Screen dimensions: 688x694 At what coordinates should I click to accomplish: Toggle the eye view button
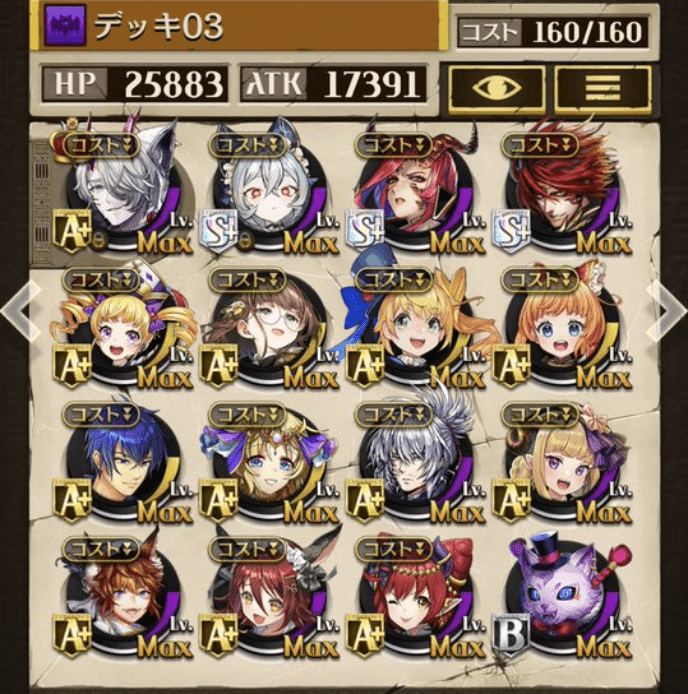pos(497,89)
